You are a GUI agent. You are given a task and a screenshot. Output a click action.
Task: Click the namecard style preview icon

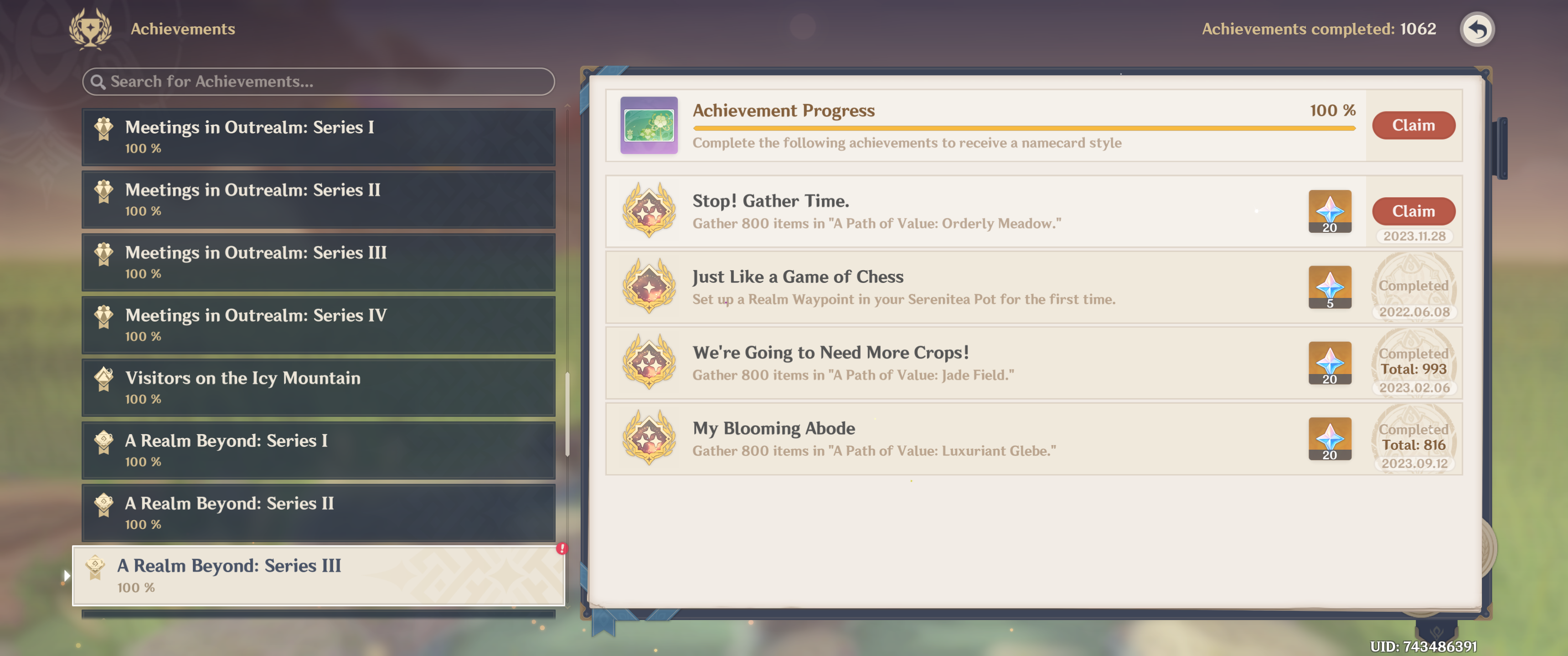tap(649, 125)
